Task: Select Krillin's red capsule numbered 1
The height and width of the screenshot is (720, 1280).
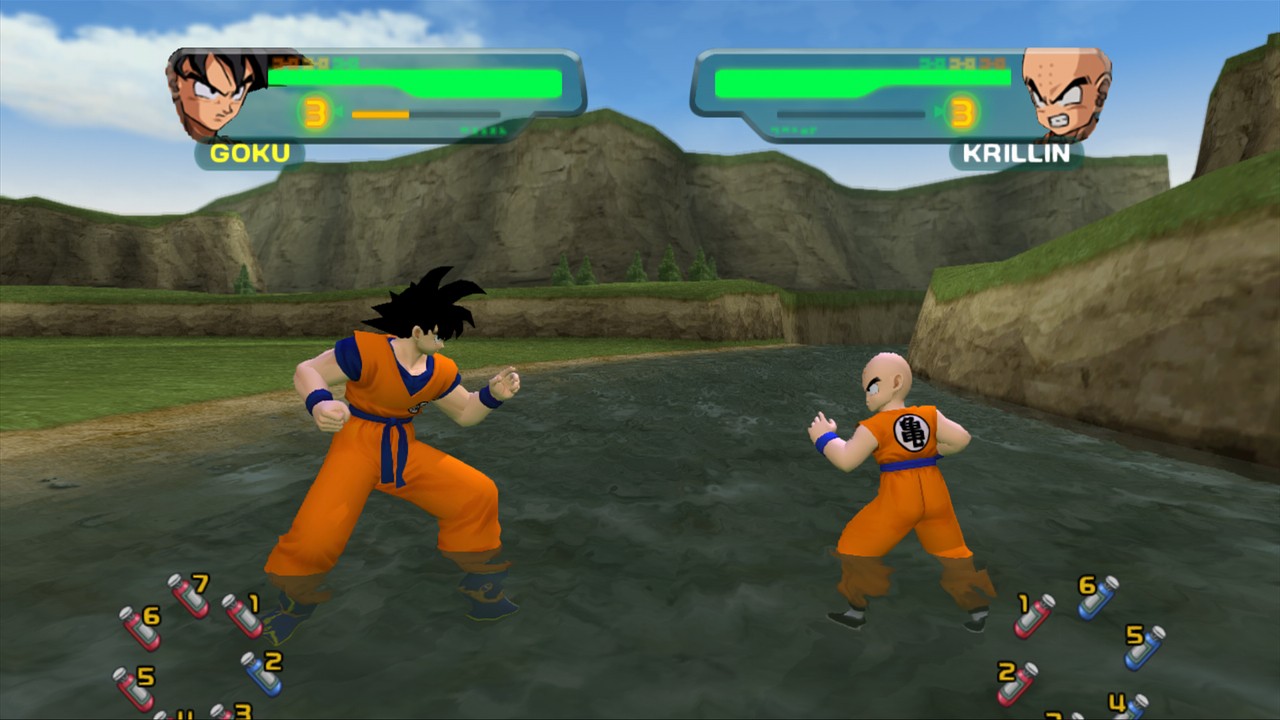Action: coord(1034,615)
